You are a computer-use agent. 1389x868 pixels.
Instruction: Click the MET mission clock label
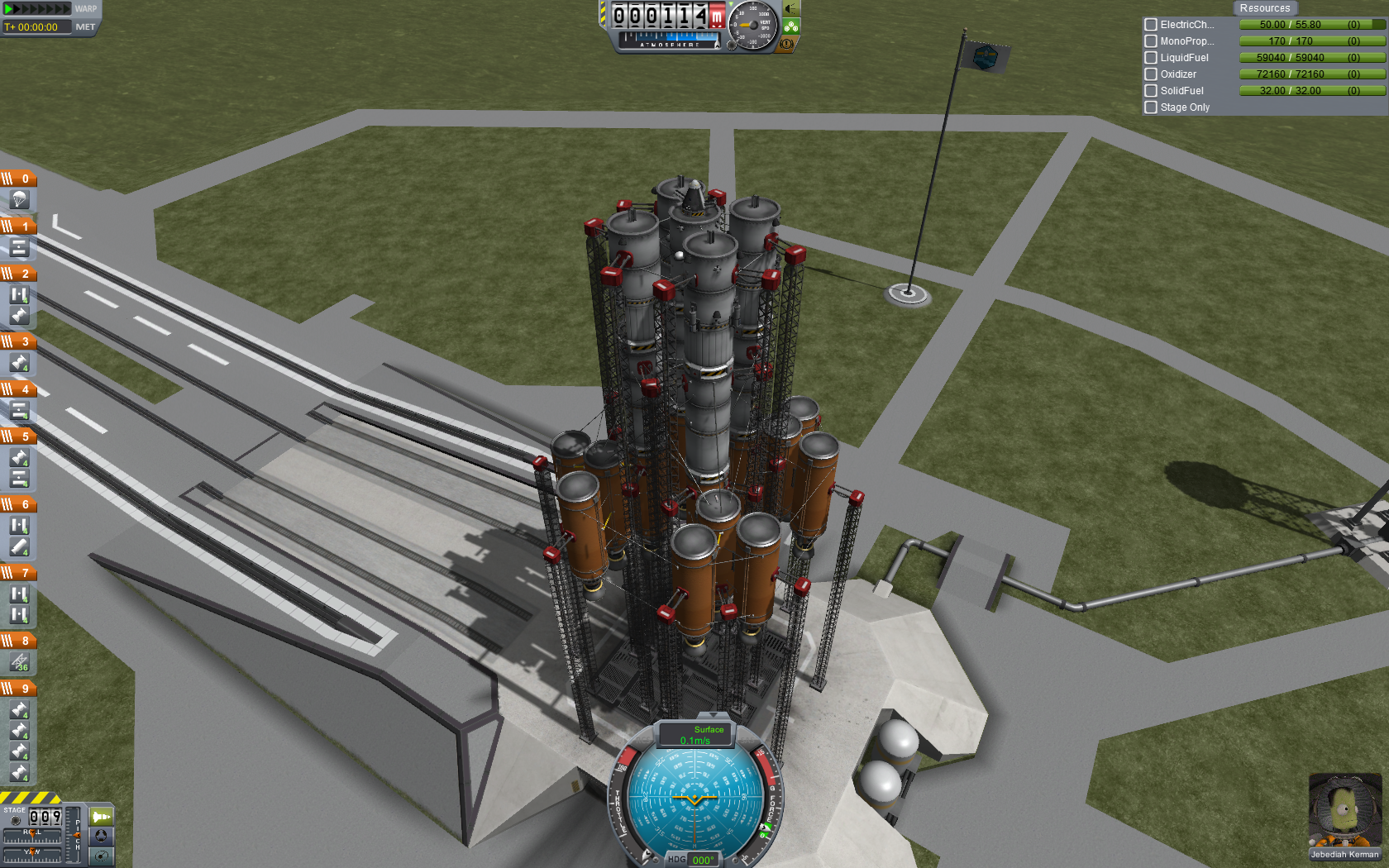point(85,27)
